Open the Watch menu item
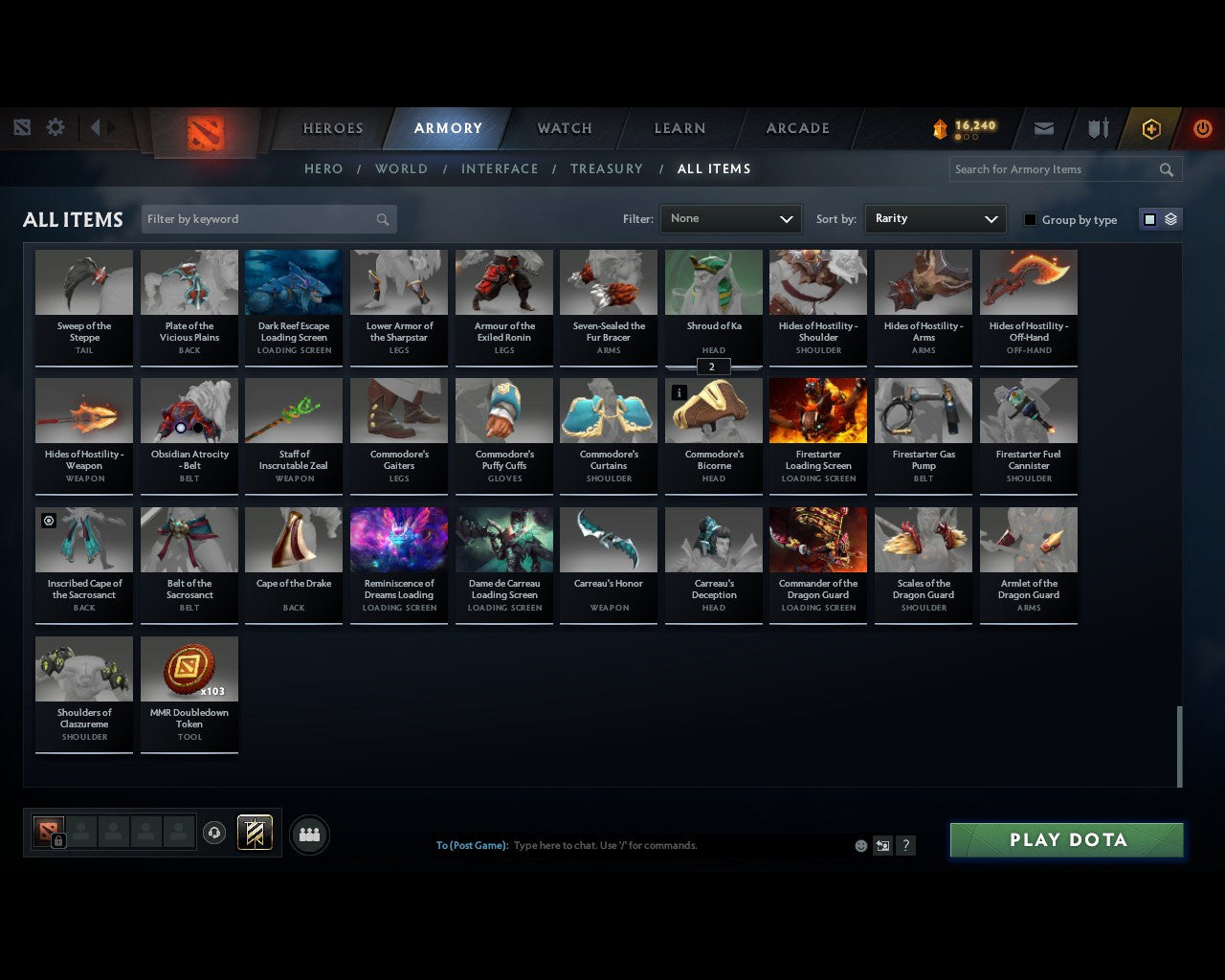Image resolution: width=1225 pixels, height=980 pixels. pyautogui.click(x=564, y=127)
